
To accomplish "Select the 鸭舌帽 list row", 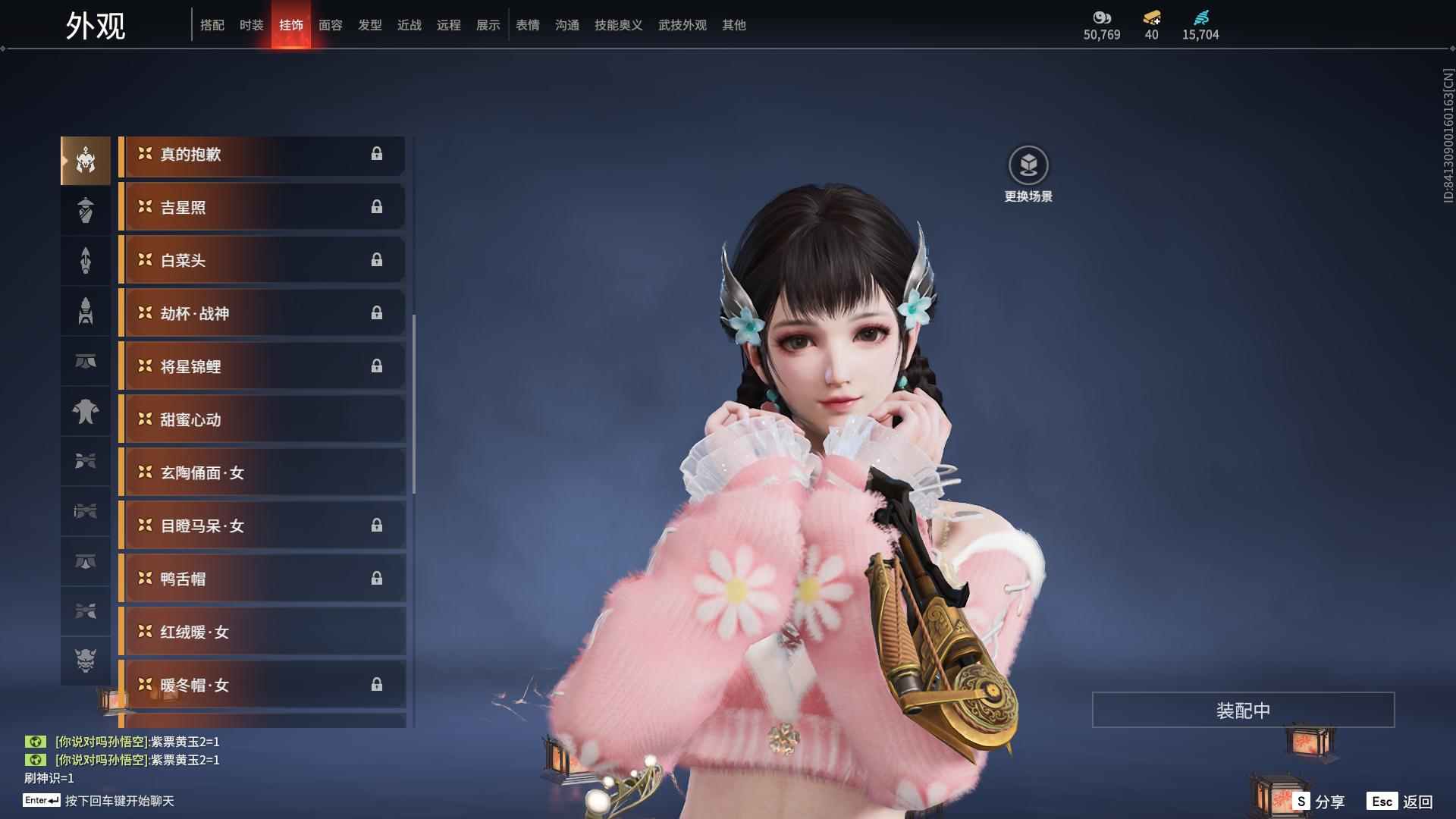I will tap(262, 579).
